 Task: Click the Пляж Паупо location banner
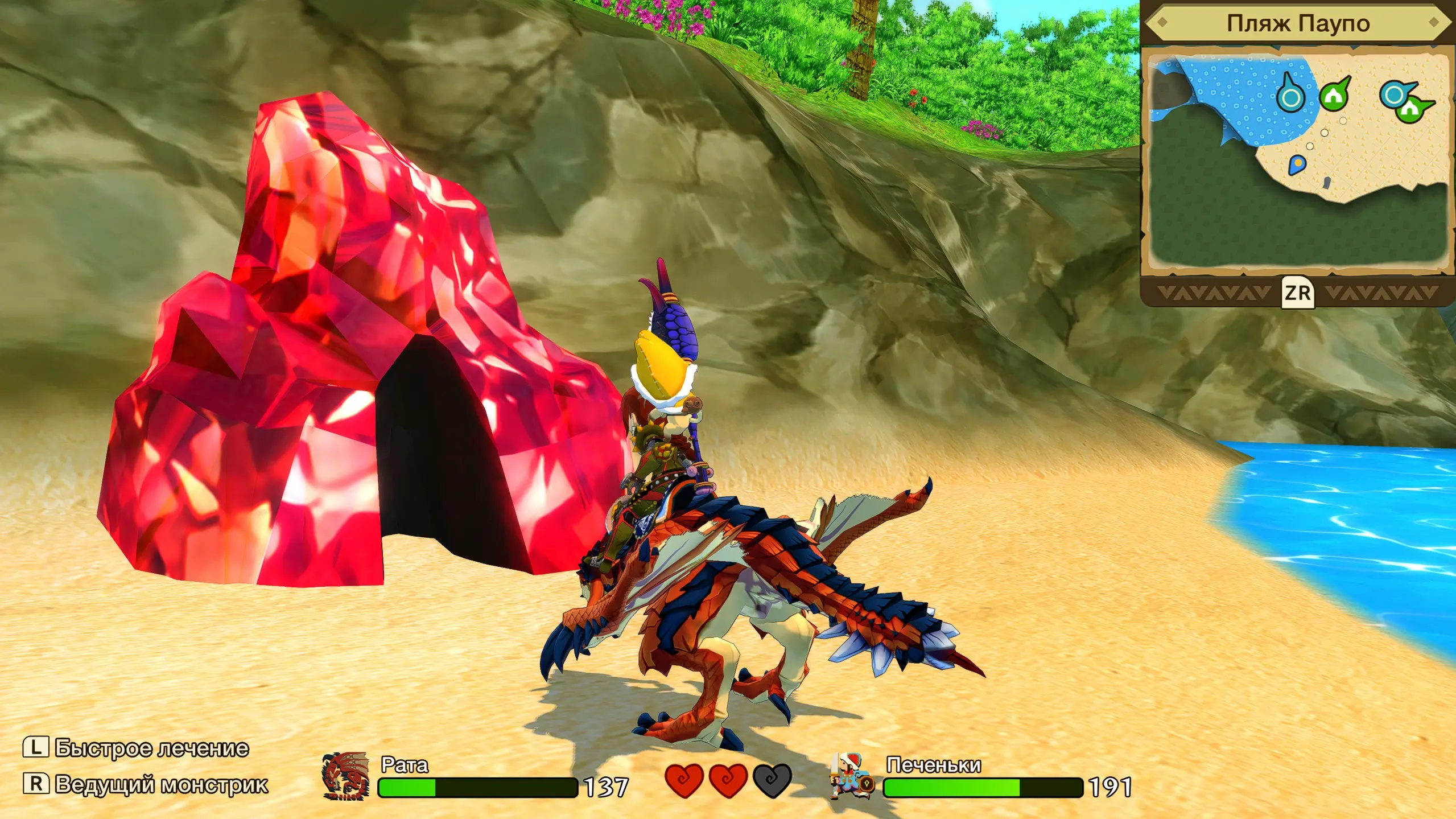click(1297, 24)
